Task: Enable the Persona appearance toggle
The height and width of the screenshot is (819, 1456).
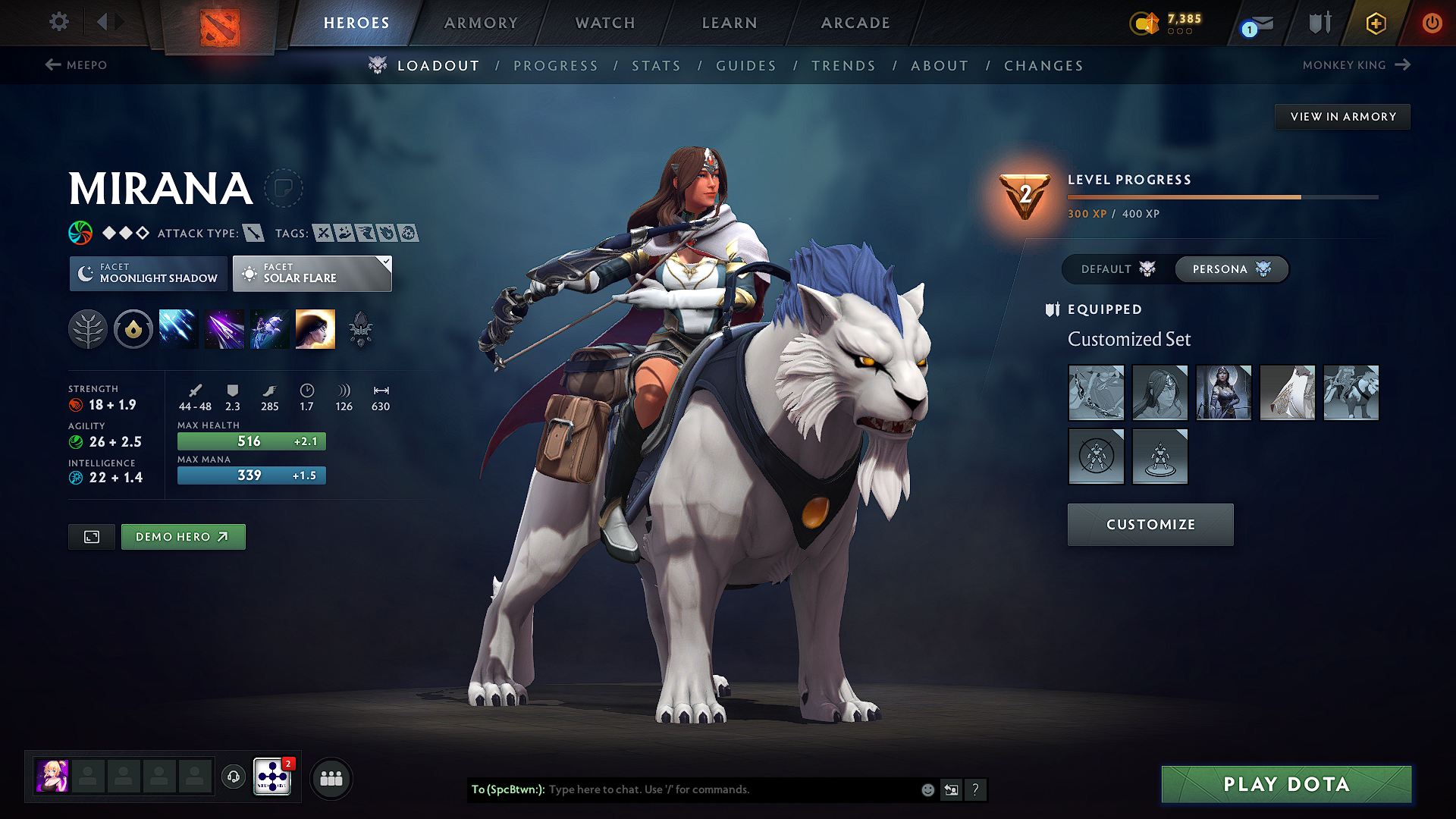Action: click(1230, 269)
